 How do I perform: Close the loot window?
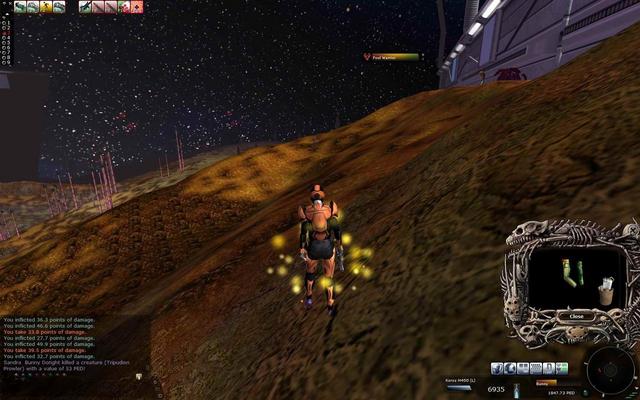(x=575, y=316)
